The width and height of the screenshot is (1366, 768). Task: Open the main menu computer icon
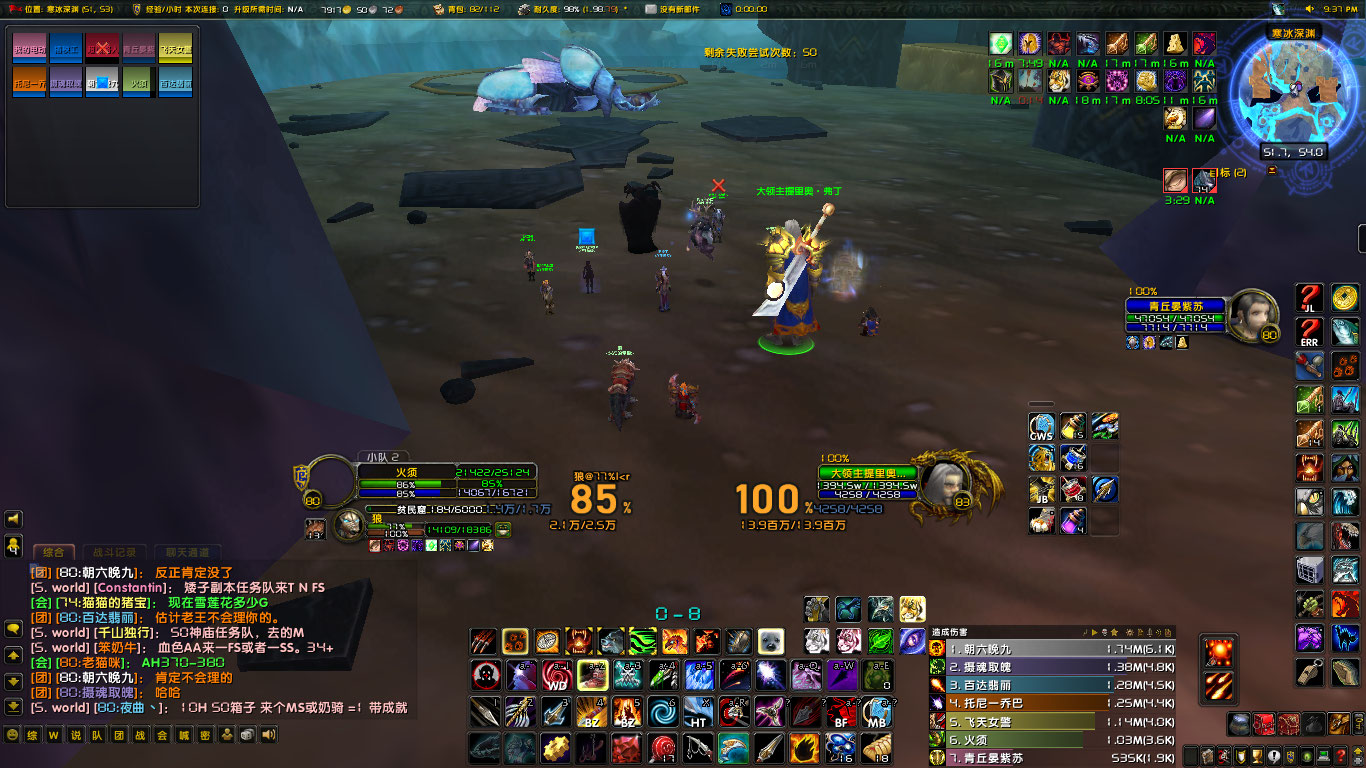coord(1324,755)
